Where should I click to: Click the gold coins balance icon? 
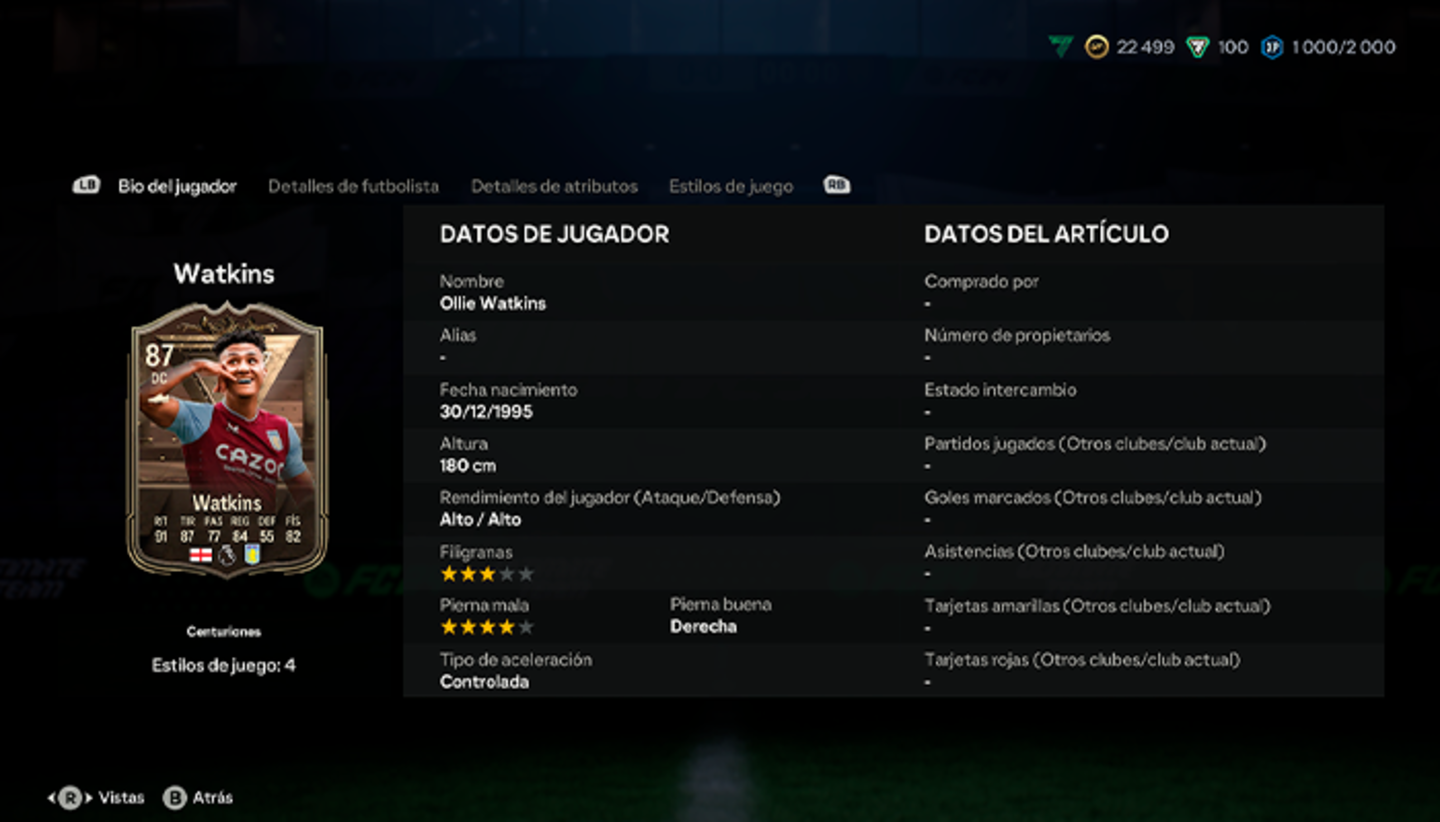(x=1097, y=46)
